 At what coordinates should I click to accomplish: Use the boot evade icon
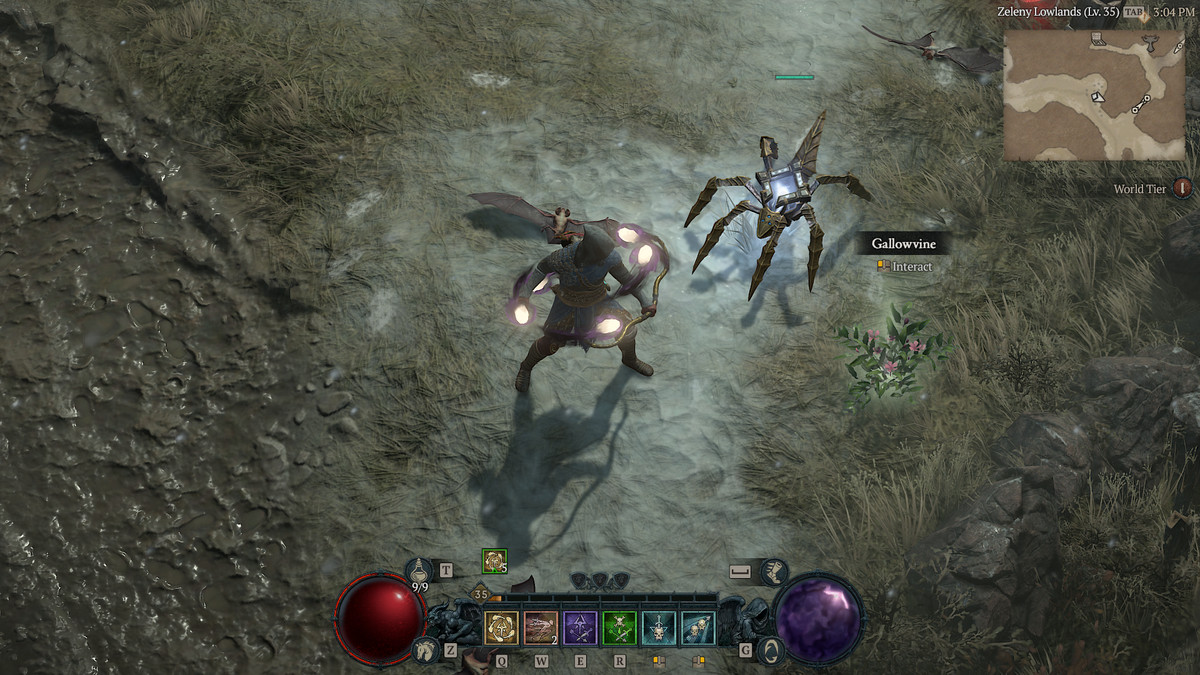point(773,571)
